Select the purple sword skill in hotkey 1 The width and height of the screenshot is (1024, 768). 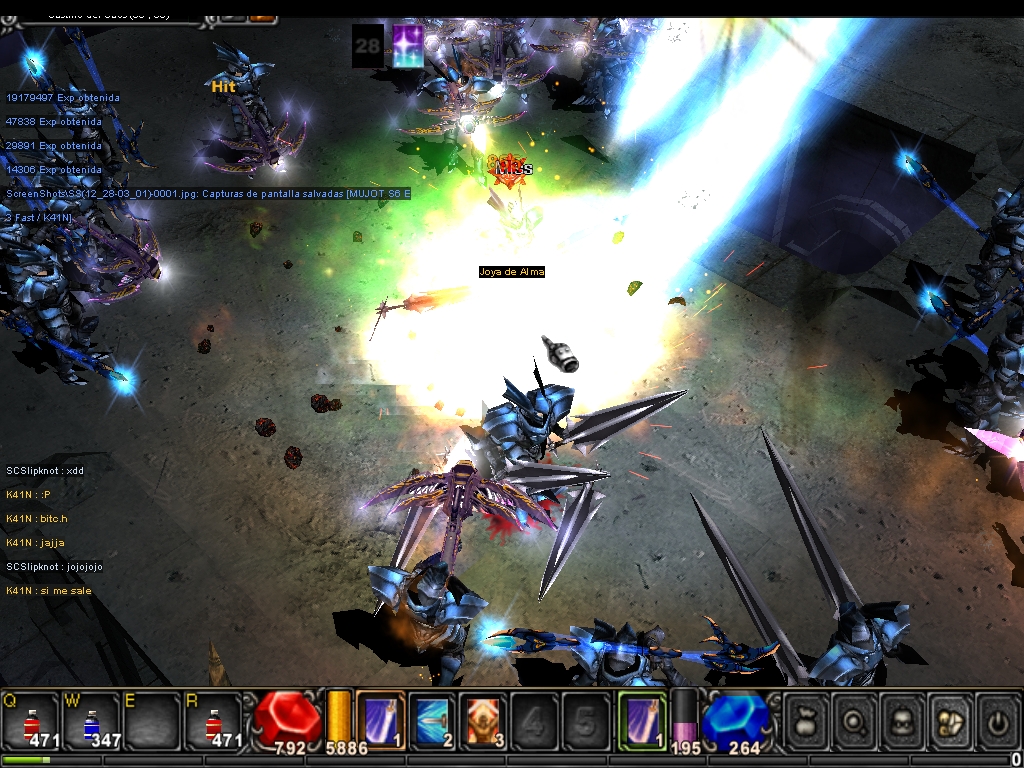[381, 719]
